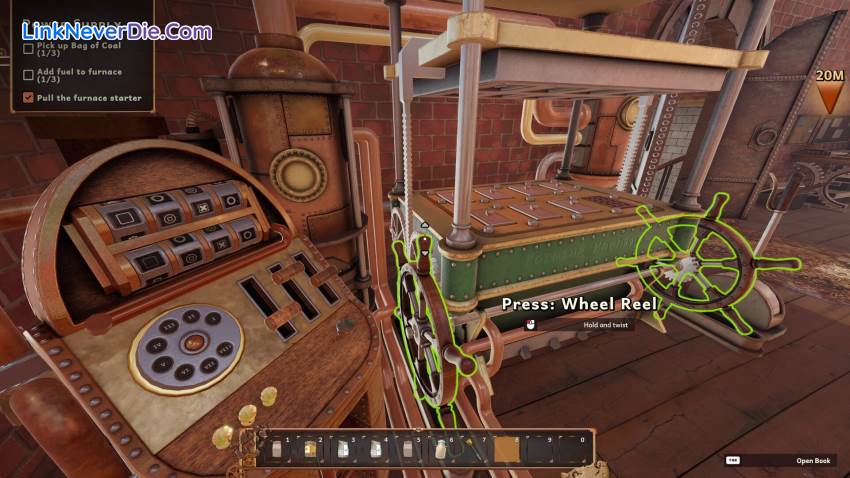Choose the jar in hotbar slot 6
850x478 pixels.
click(440, 450)
